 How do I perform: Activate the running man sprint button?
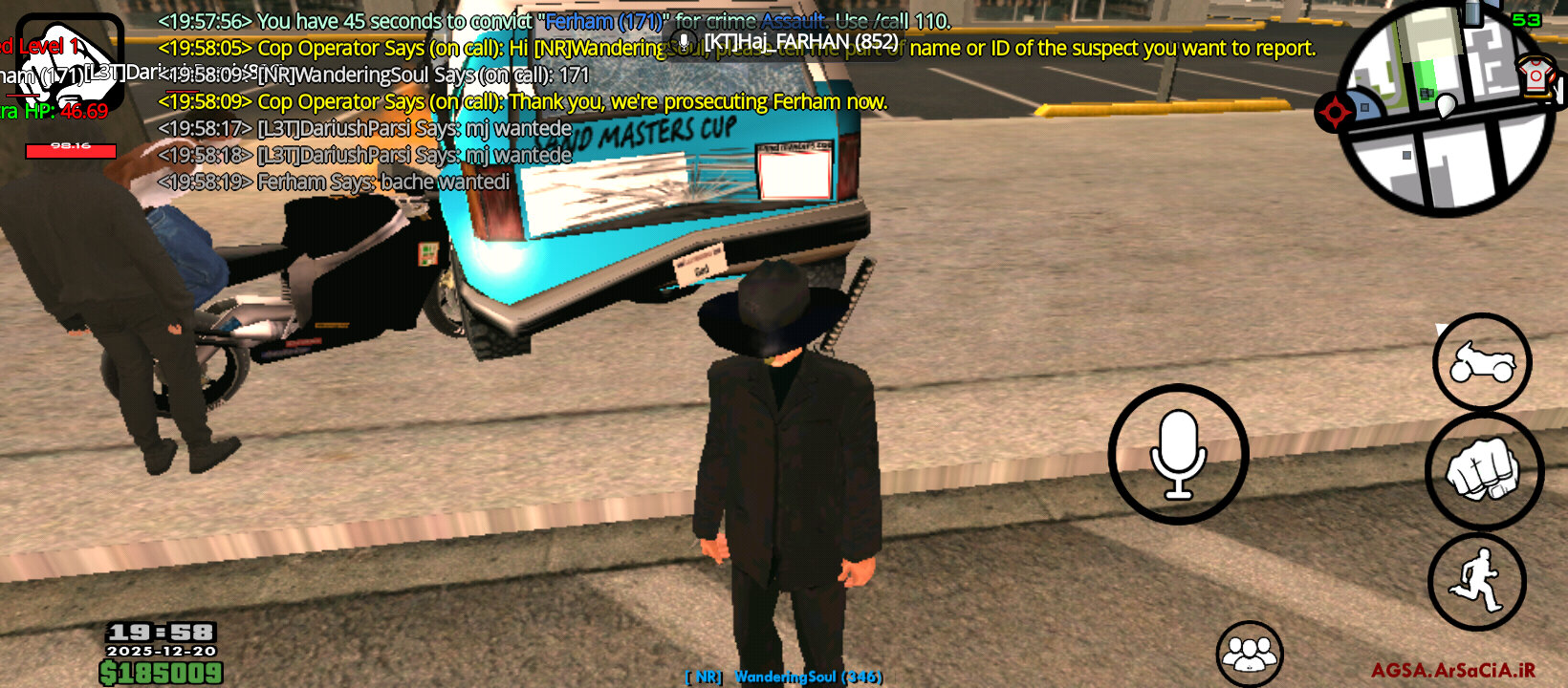(1476, 581)
